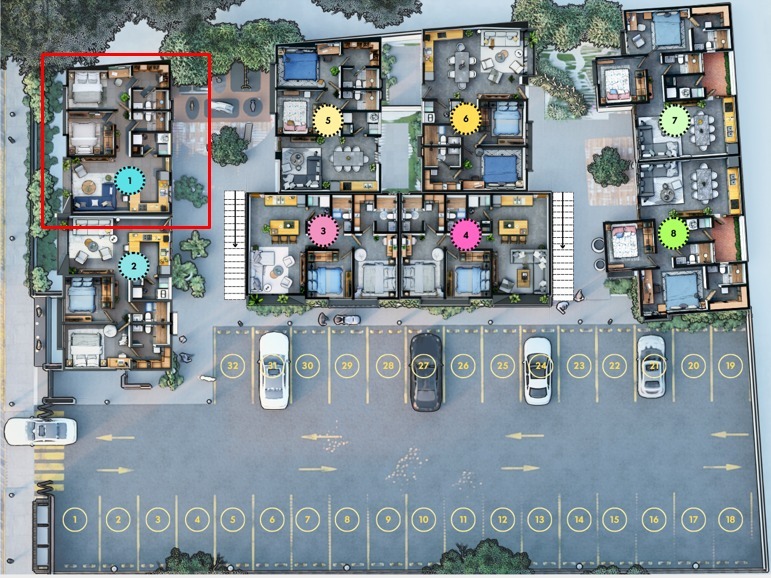Select the yellow unit 5 marker
771x578 pixels.
pos(327,120)
